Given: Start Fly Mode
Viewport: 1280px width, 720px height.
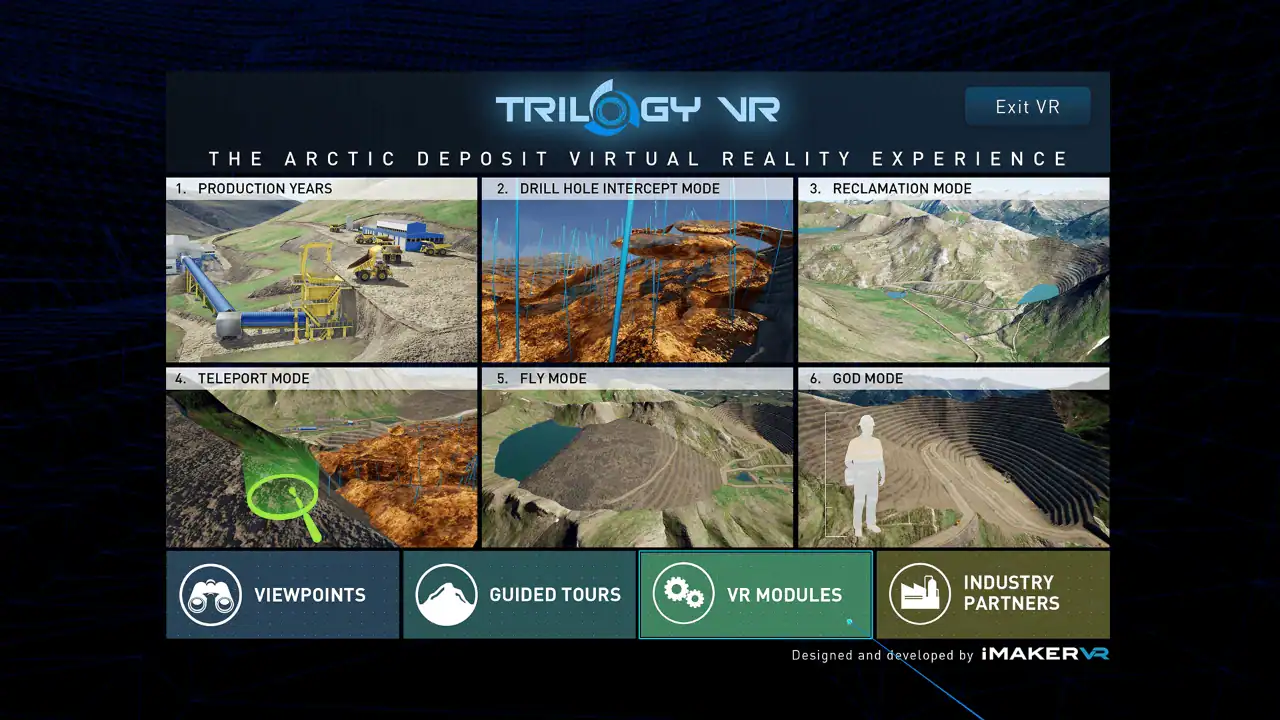Looking at the screenshot, I should click(x=637, y=462).
